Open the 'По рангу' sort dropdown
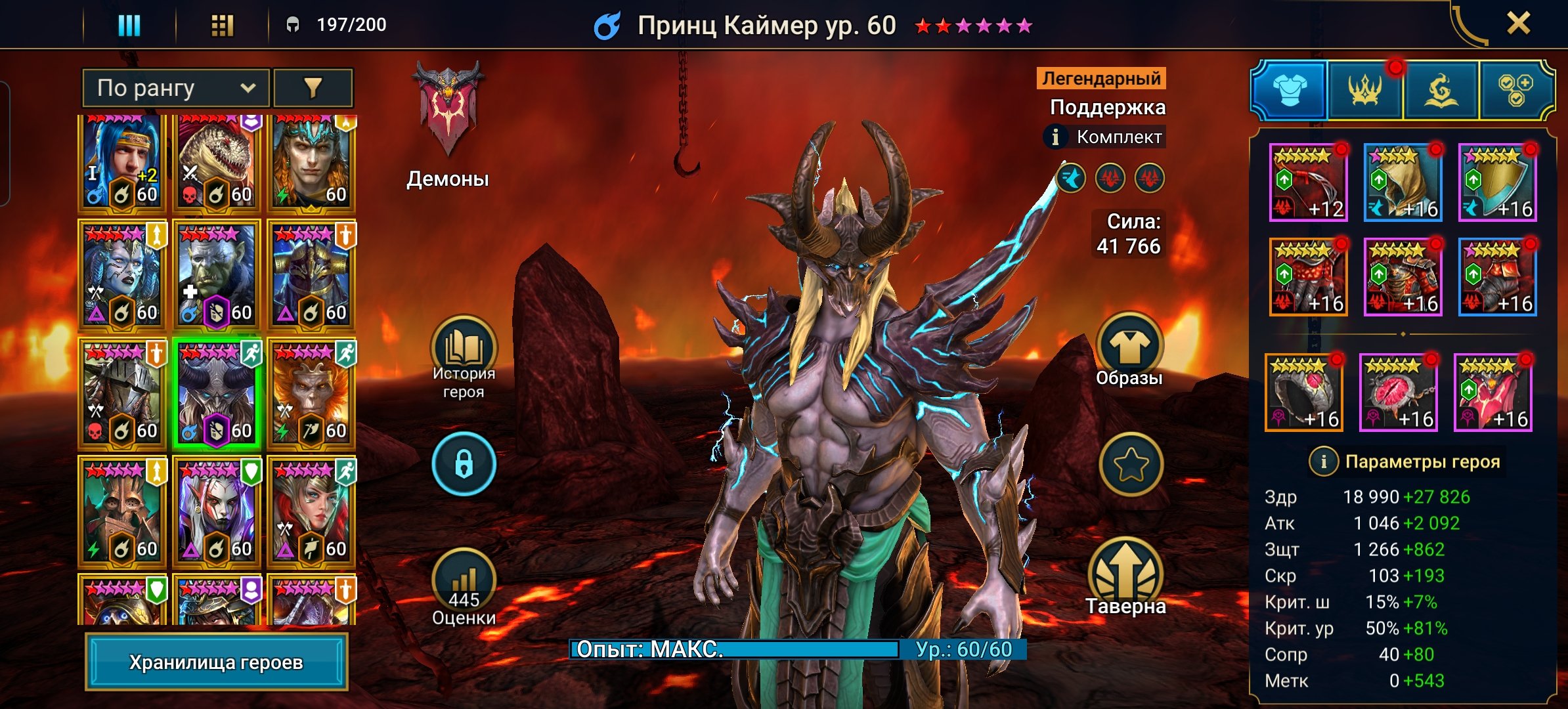 click(175, 88)
